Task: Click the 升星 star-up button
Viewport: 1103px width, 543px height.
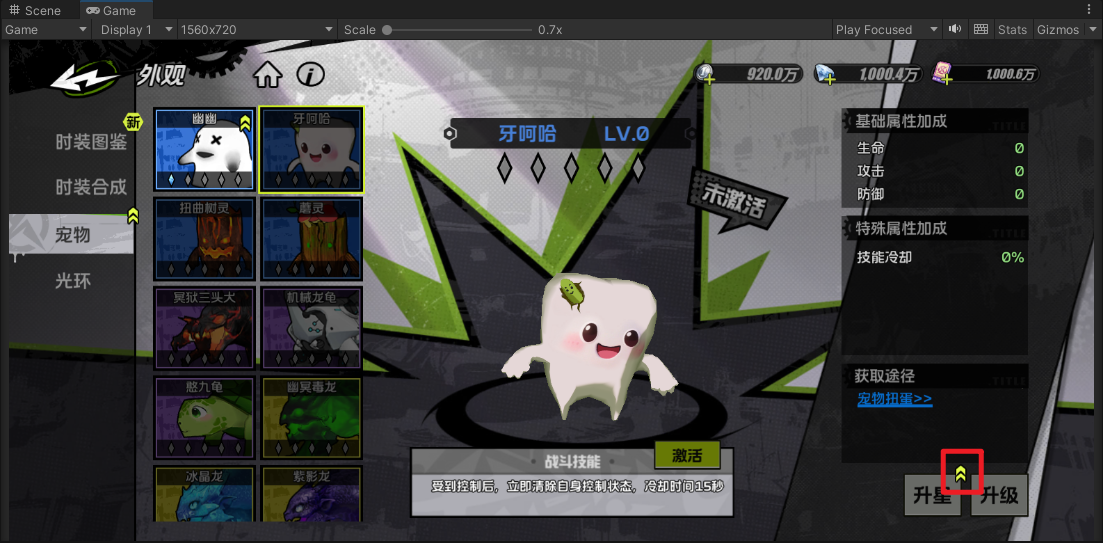Action: click(931, 495)
